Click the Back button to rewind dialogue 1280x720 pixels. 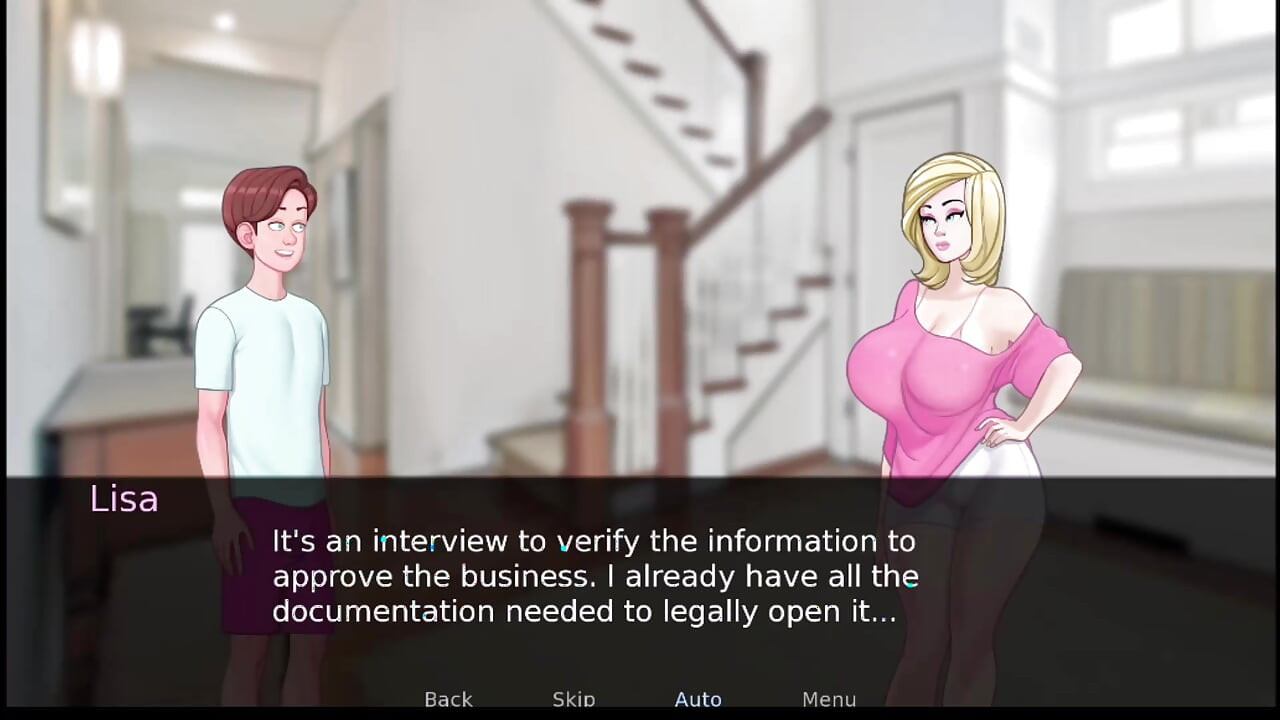448,699
